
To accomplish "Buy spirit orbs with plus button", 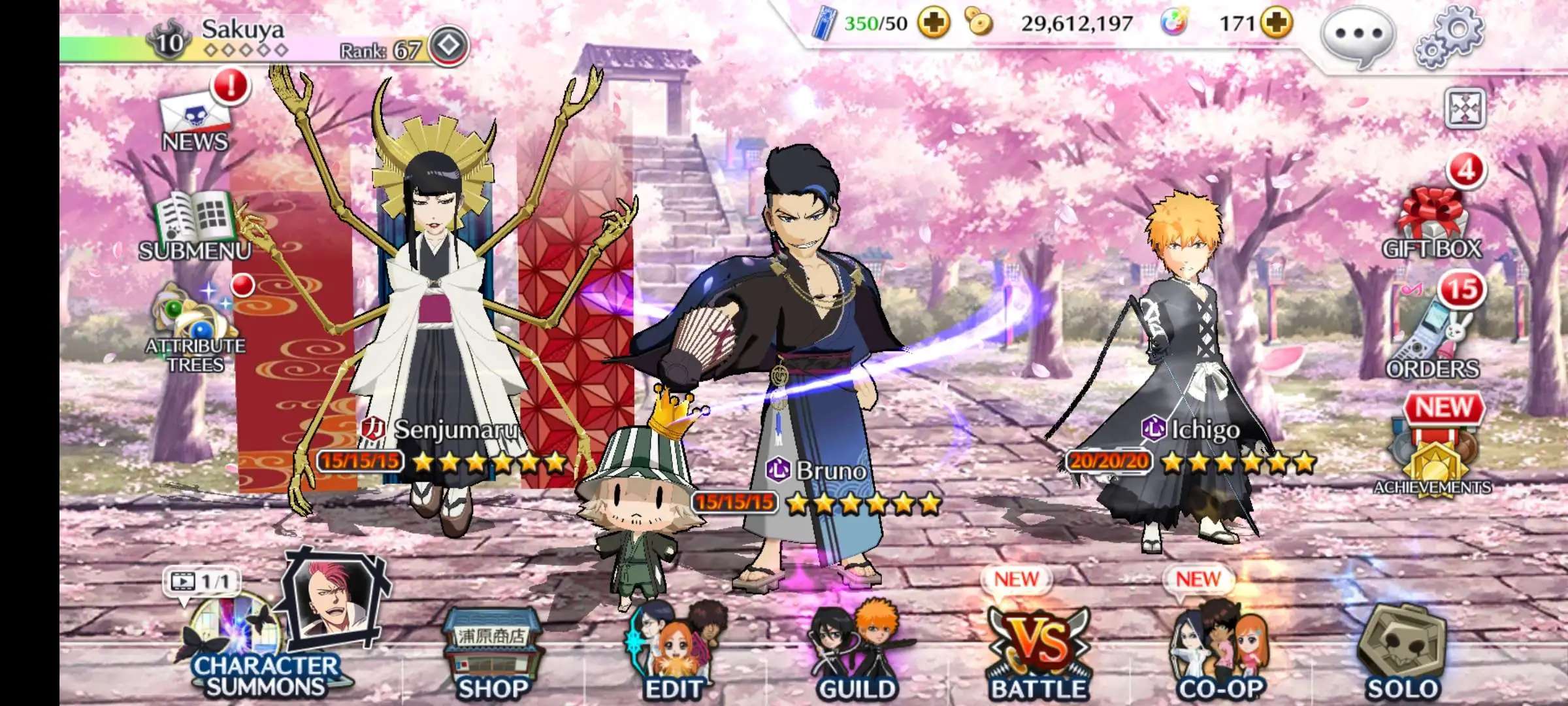I will click(x=1277, y=24).
